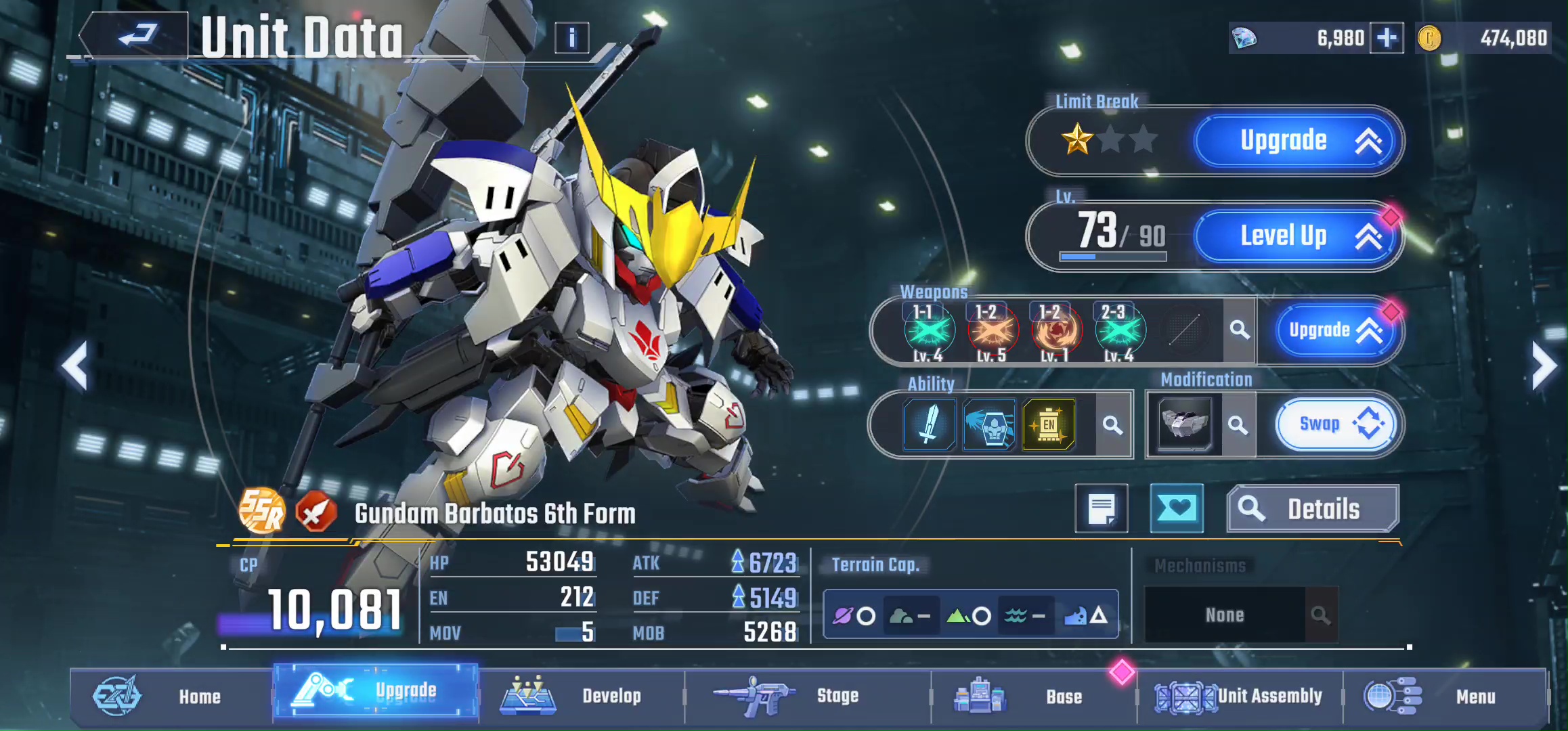Toggle the favorite heart icon
1568x731 pixels.
coord(1177,508)
